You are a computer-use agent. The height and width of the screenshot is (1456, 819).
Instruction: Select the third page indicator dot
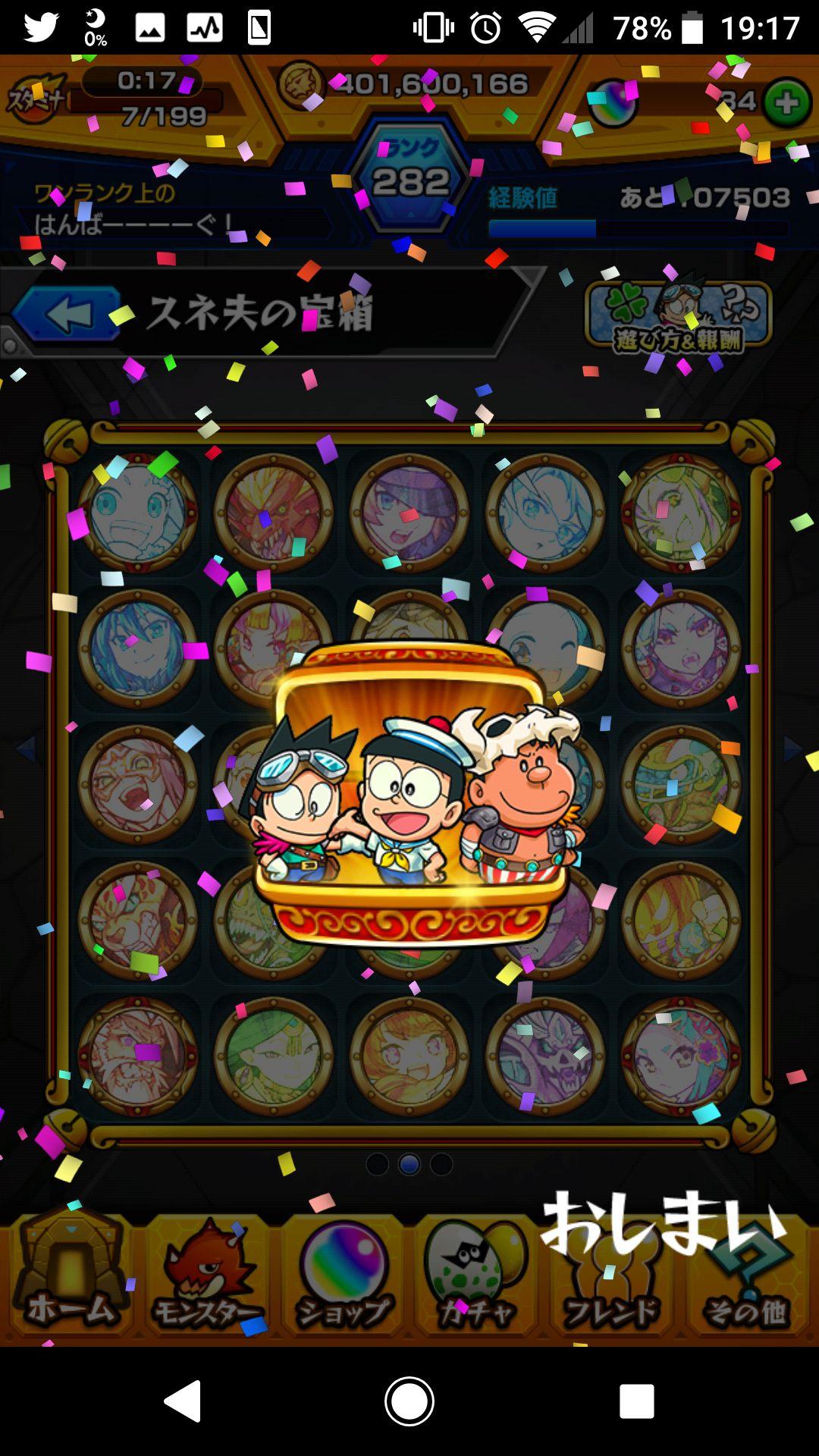[x=441, y=1164]
